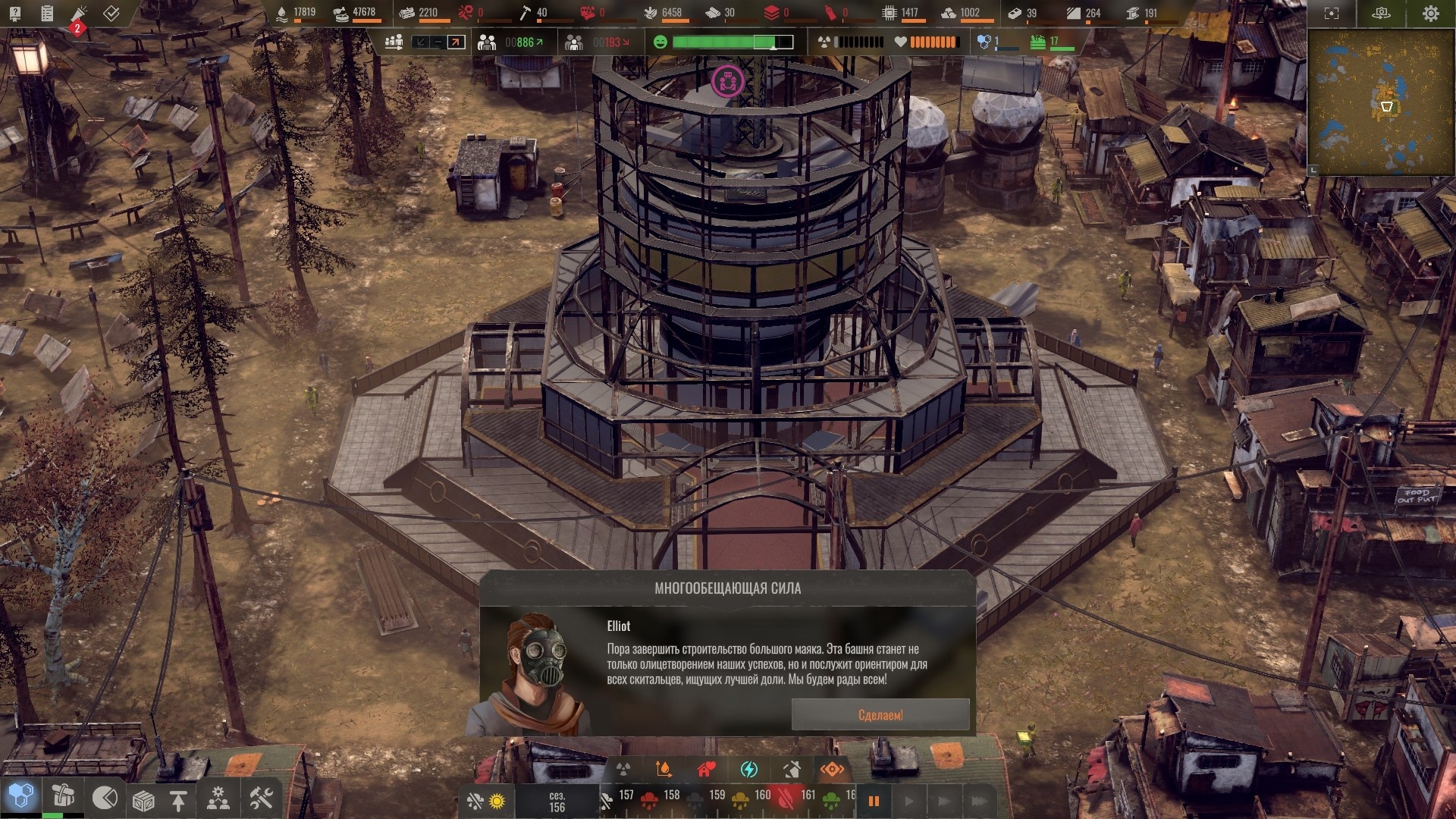Select the hammer and wrench repair tool
Viewport: 1456px width, 819px height.
pyautogui.click(x=261, y=798)
